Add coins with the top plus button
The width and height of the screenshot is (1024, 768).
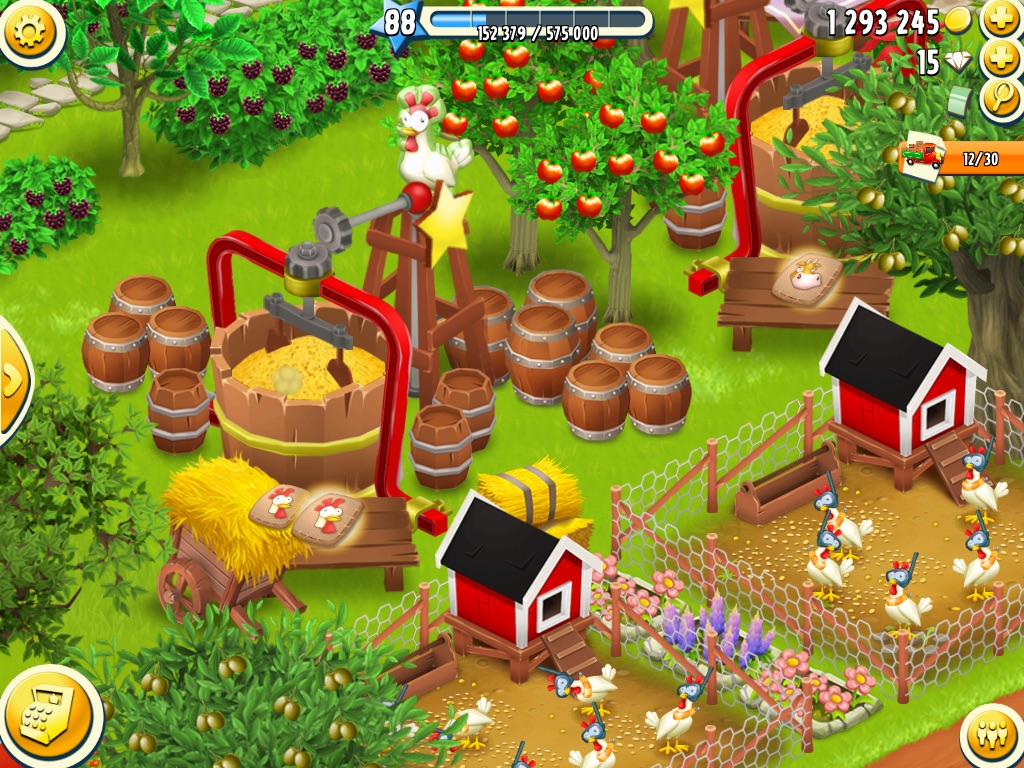pyautogui.click(x=1000, y=19)
